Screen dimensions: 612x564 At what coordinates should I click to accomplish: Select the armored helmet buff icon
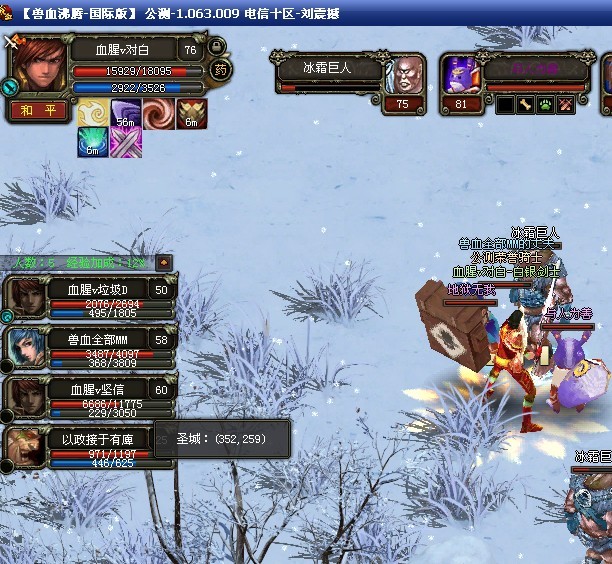pyautogui.click(x=192, y=114)
